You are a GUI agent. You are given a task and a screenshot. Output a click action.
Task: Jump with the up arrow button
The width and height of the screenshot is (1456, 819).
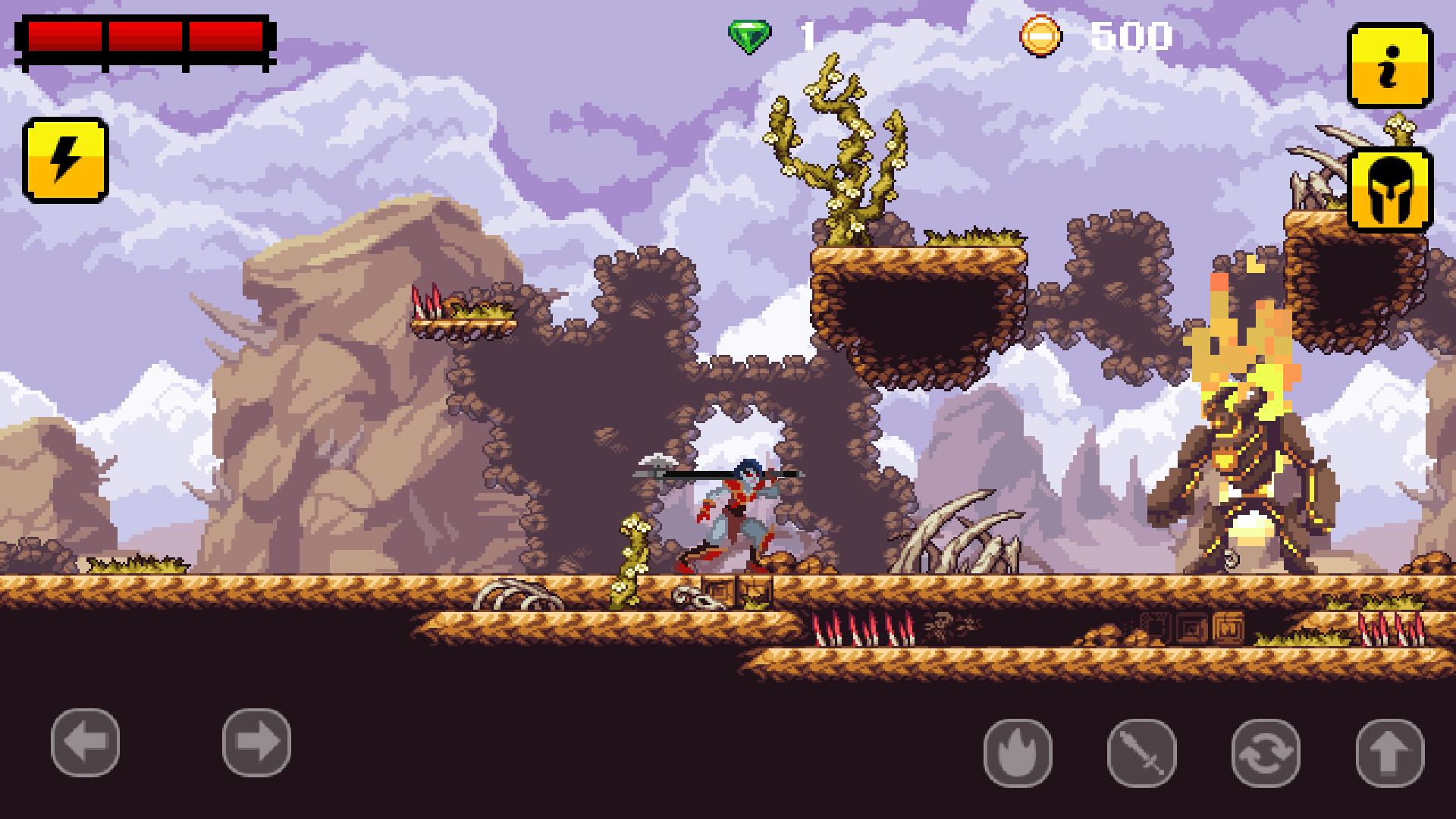(1389, 753)
